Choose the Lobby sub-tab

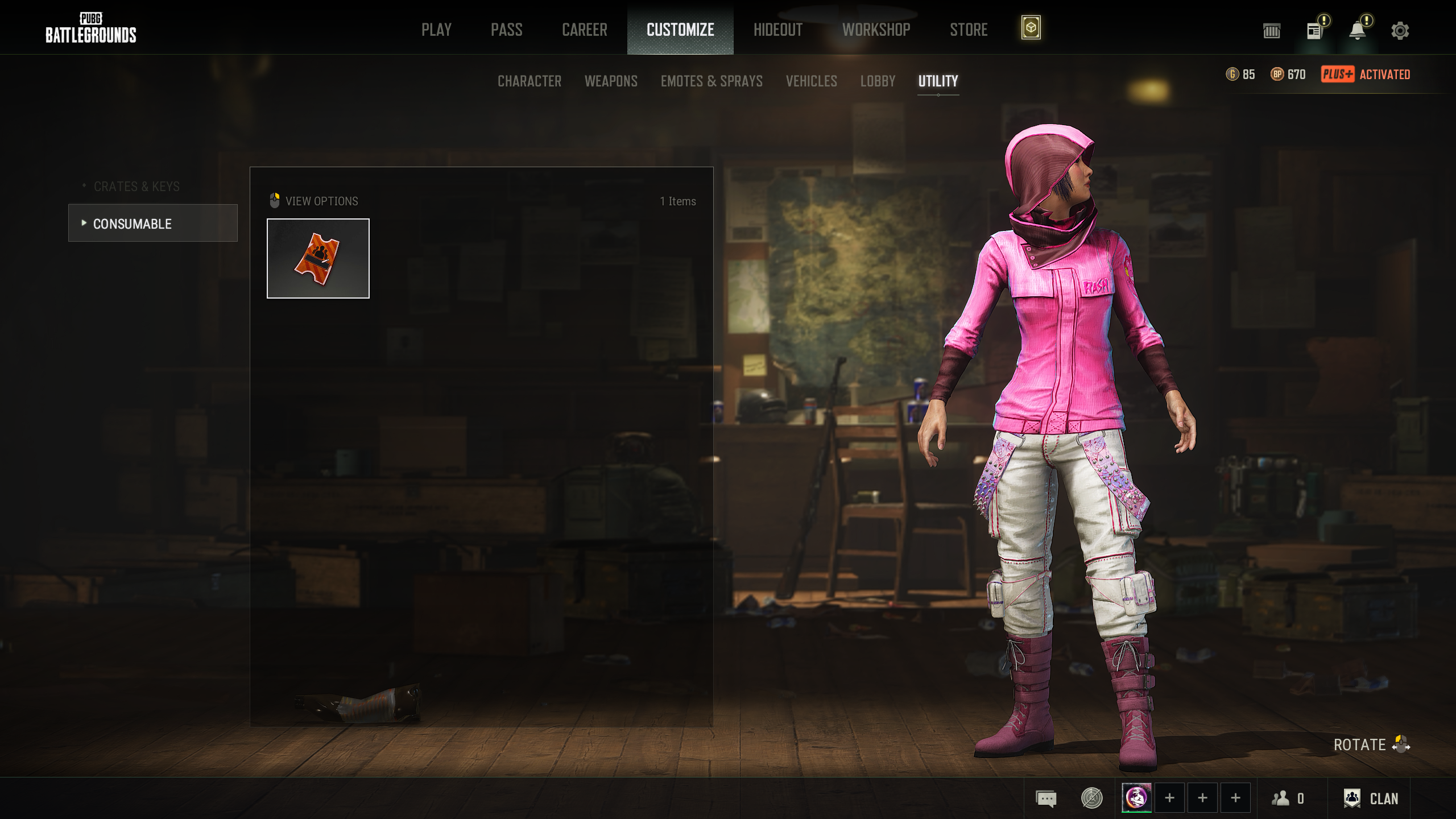coord(878,81)
